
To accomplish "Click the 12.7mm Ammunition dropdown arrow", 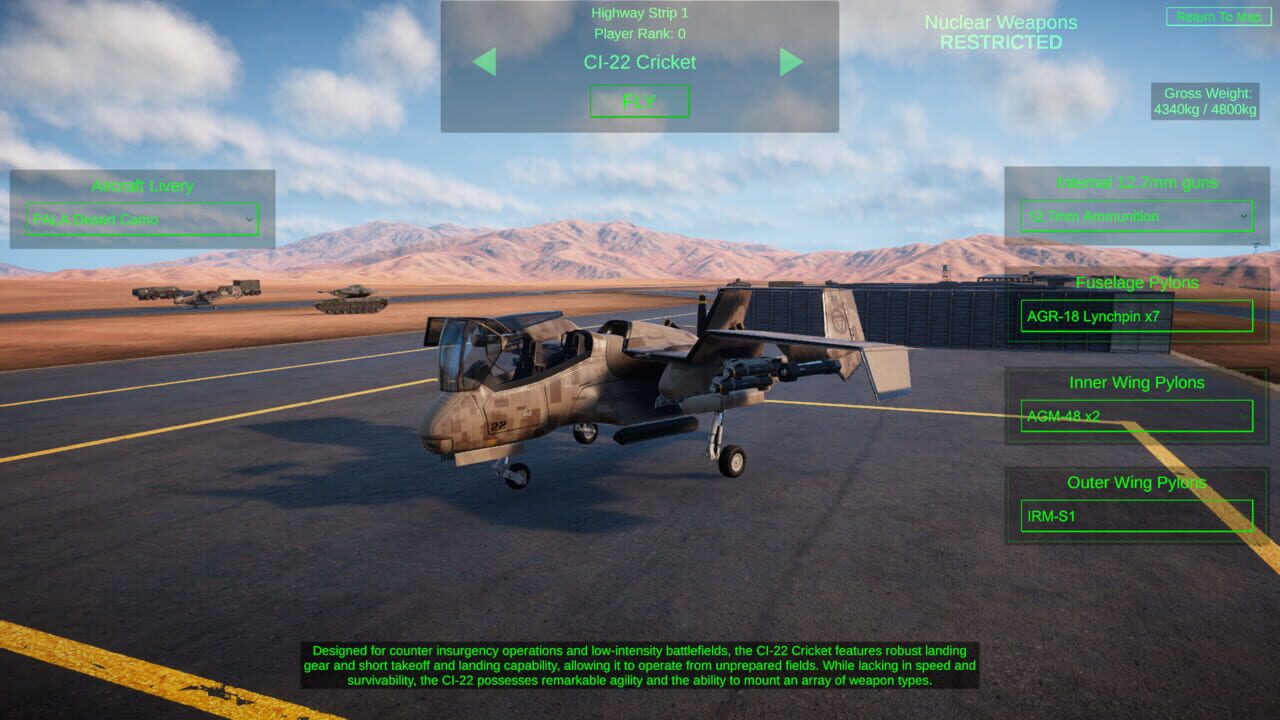I will (1242, 216).
